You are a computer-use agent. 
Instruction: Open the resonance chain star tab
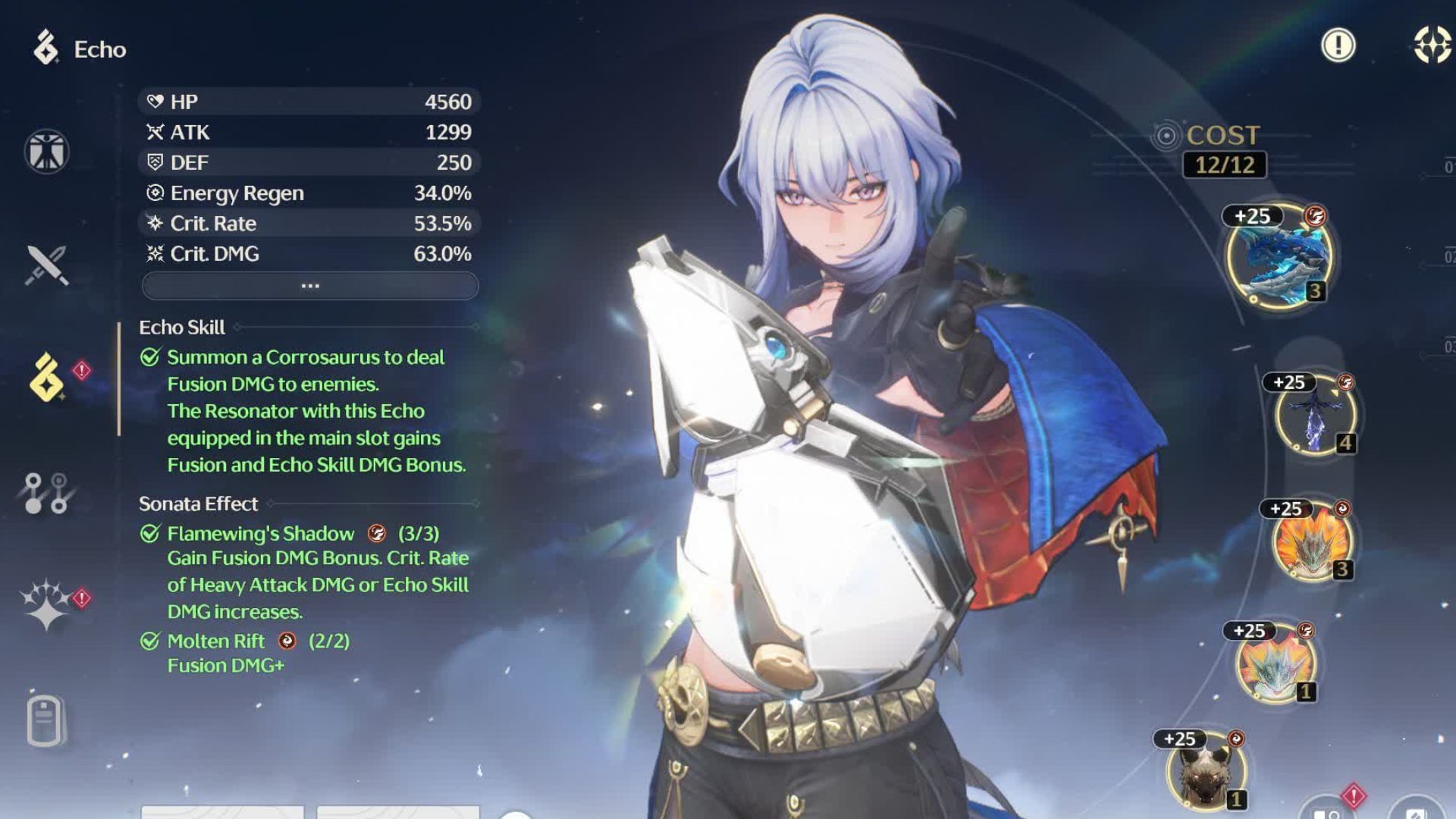pos(46,604)
